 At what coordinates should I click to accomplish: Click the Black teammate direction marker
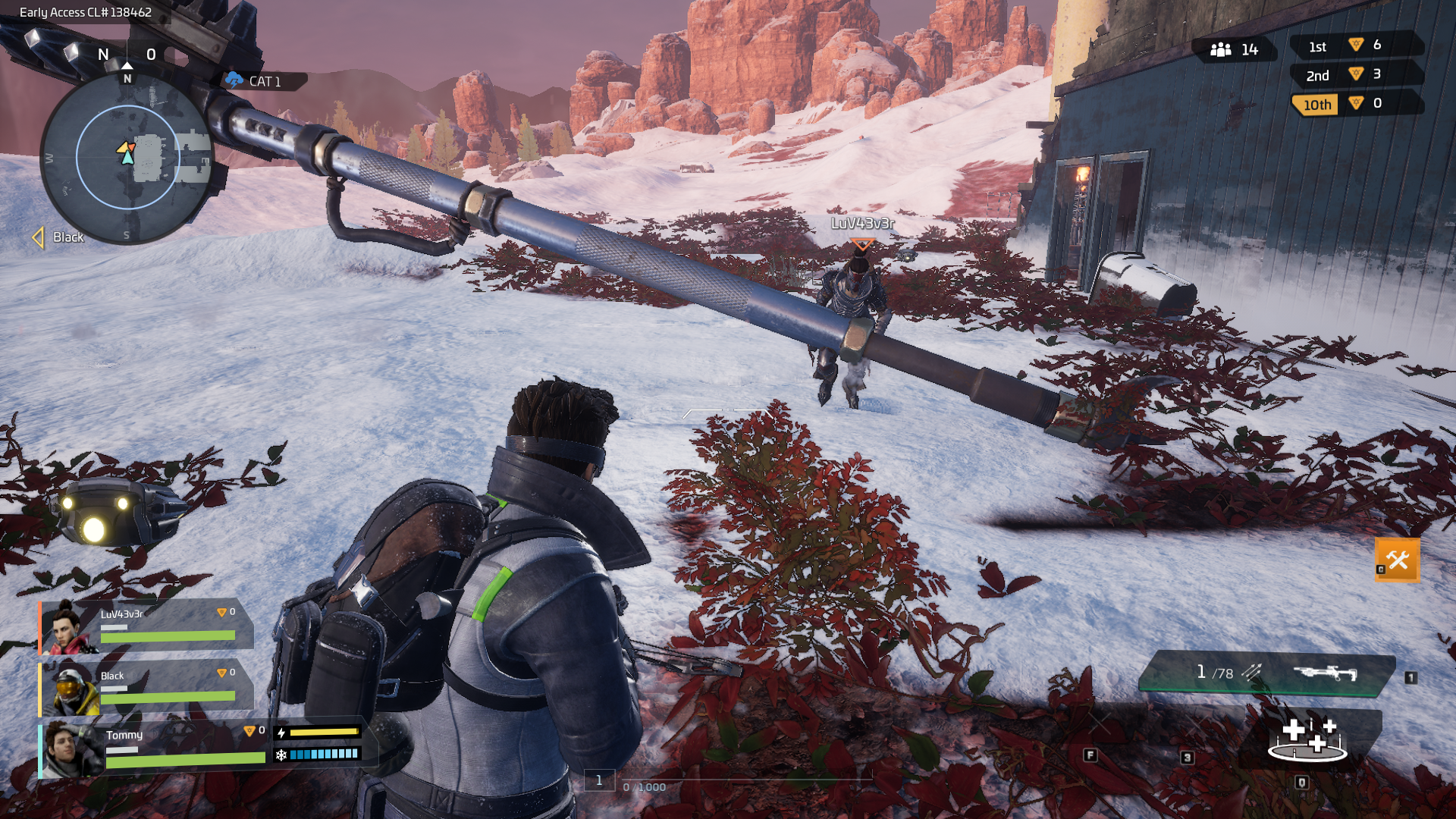coord(38,237)
